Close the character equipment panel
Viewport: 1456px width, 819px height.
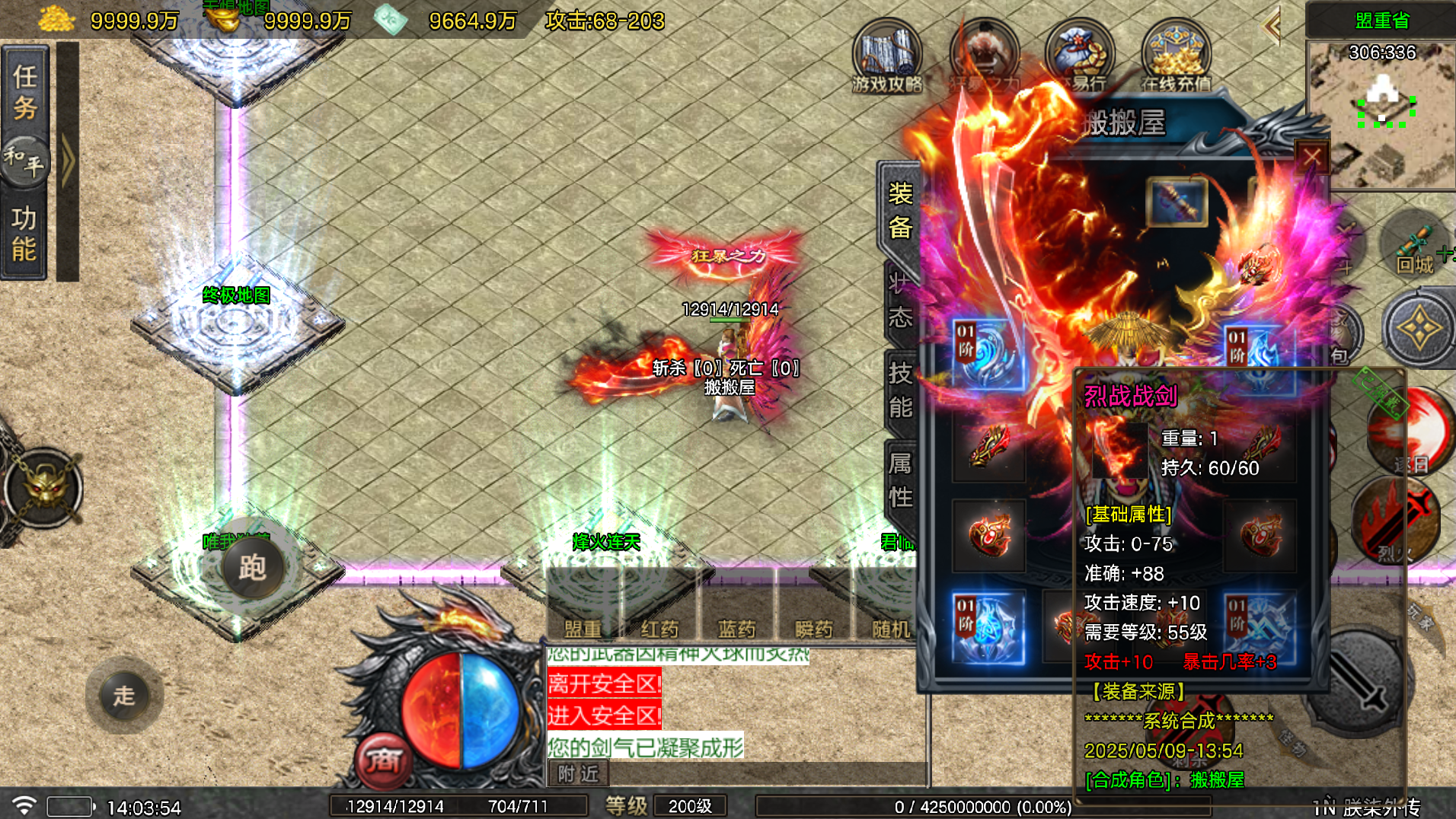coord(1311,158)
